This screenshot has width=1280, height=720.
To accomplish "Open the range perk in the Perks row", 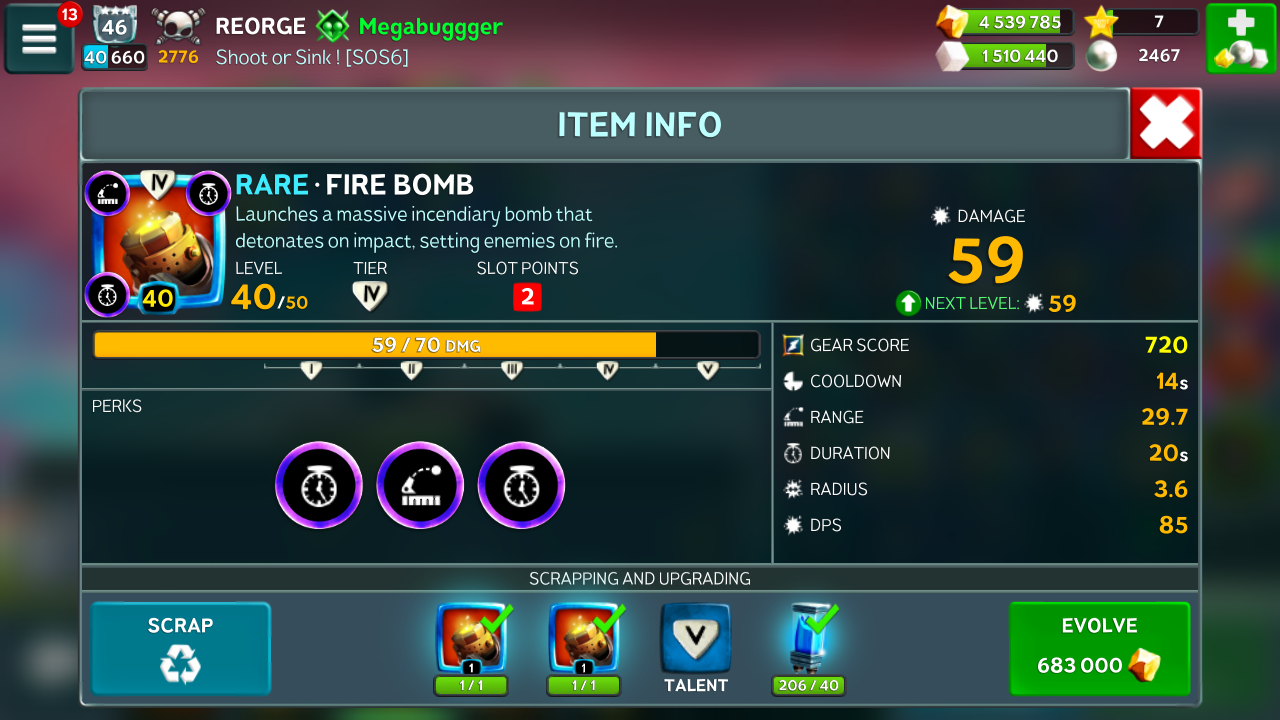I will [420, 485].
